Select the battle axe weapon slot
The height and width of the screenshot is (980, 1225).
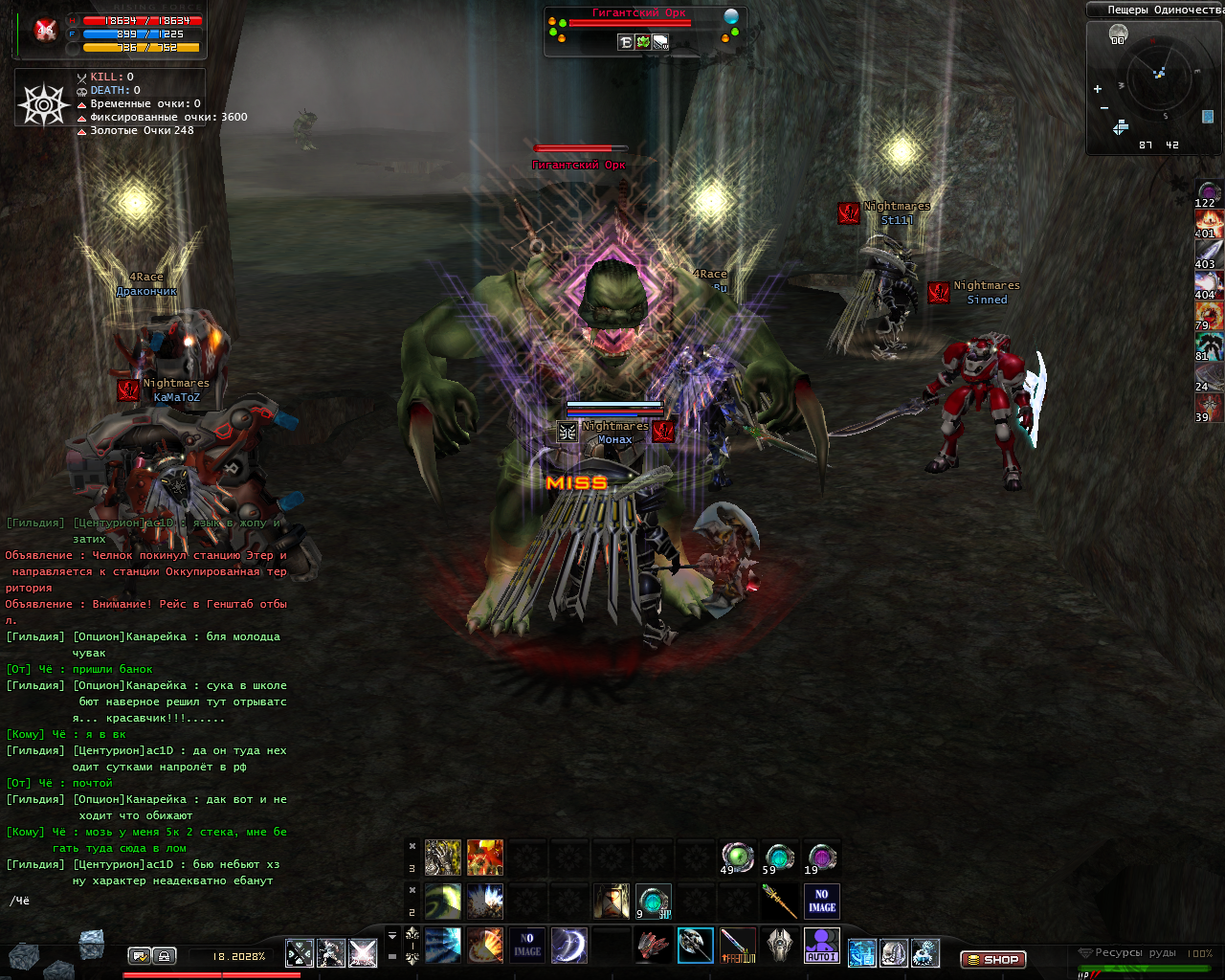695,946
